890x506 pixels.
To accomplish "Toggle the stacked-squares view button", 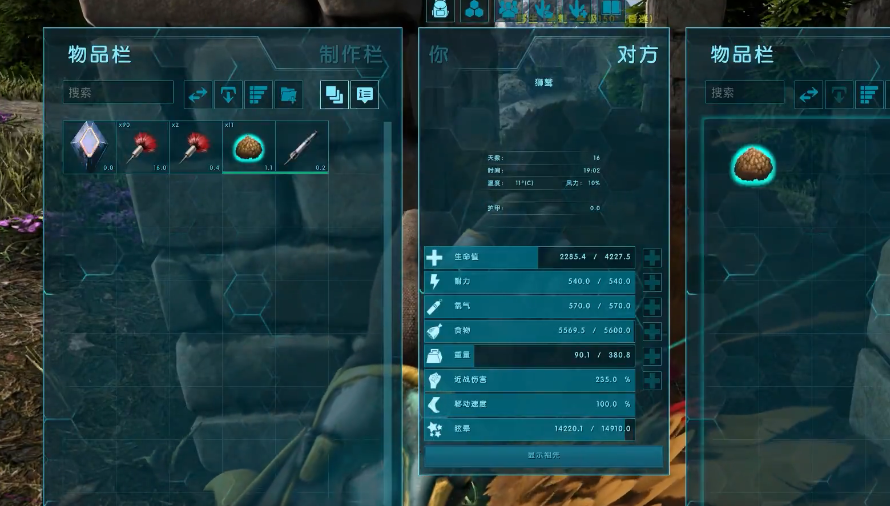I will pos(335,95).
